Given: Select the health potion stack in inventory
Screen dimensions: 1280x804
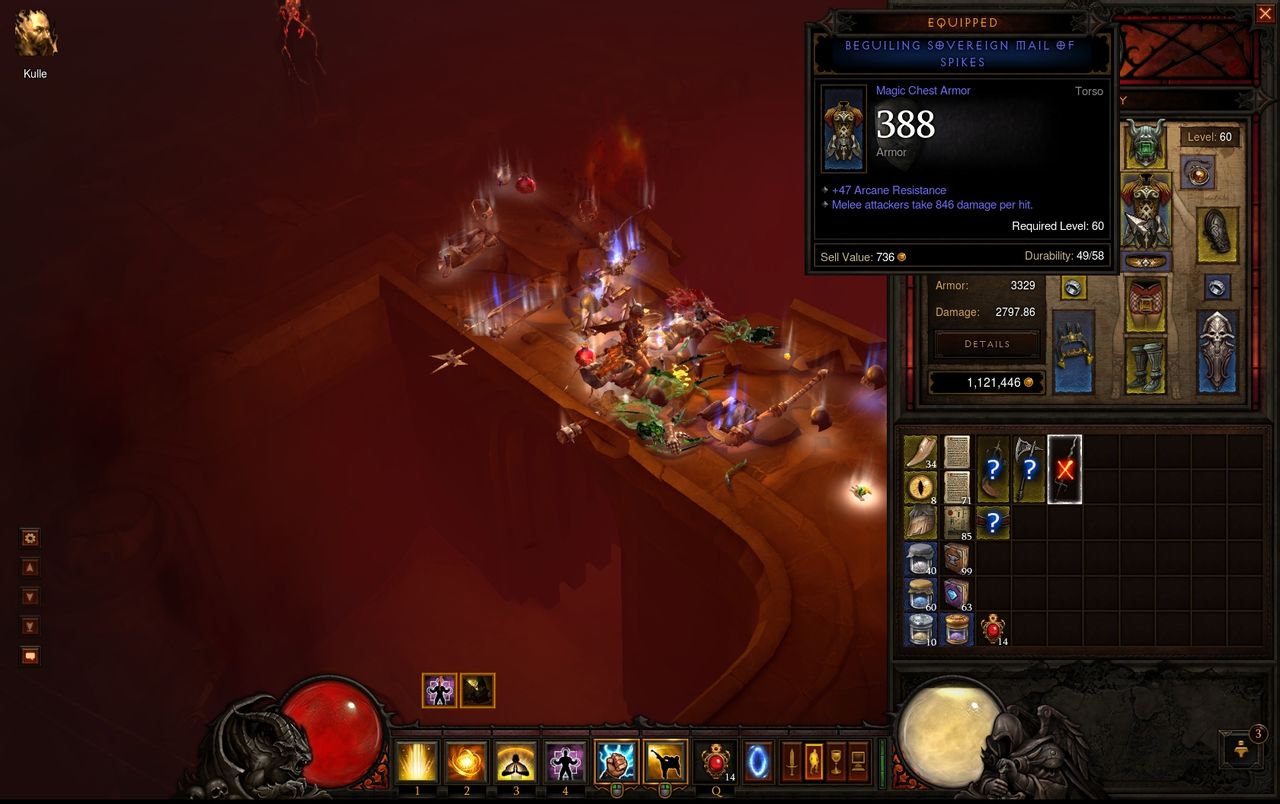Looking at the screenshot, I should coord(993,629).
